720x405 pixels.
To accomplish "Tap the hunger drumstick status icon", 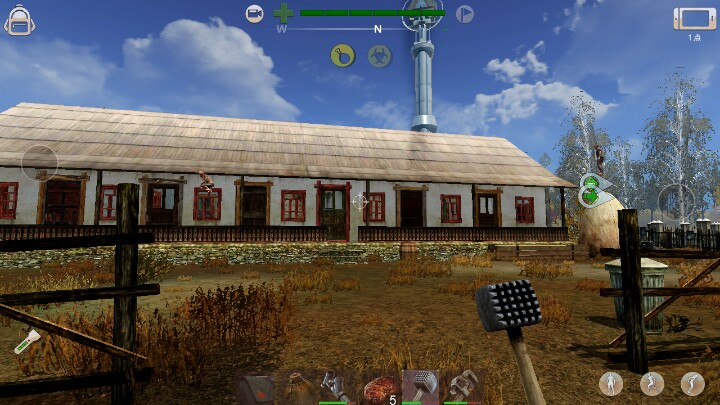I will [x=343, y=56].
